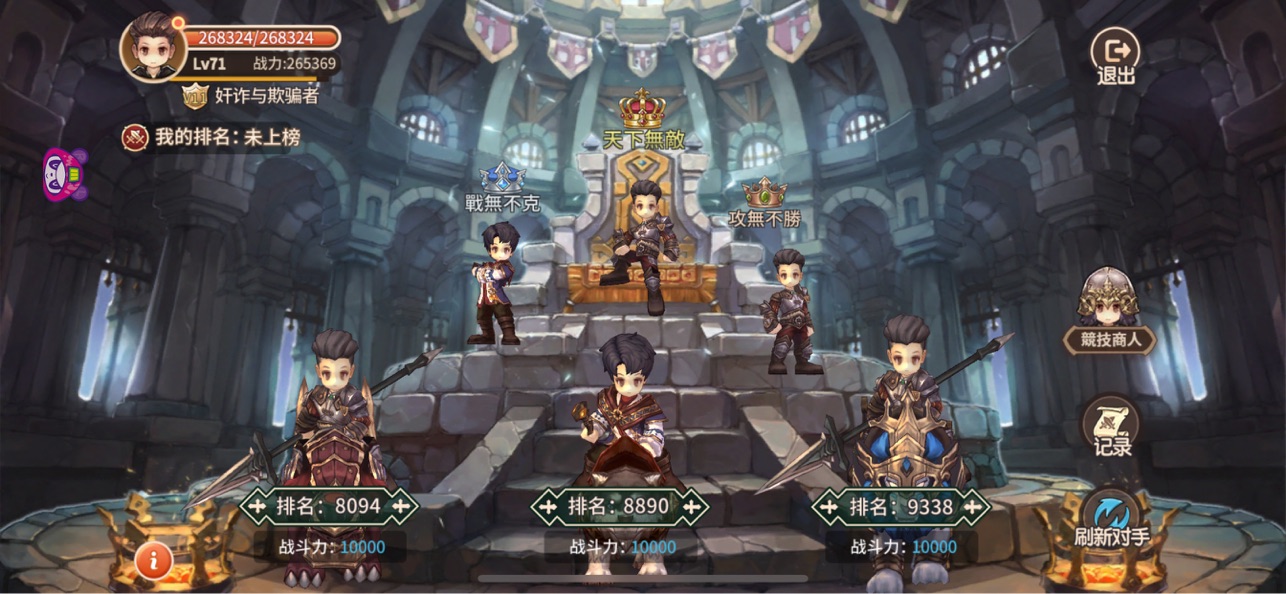
Task: Tap the pink mascot side icon
Action: point(64,175)
